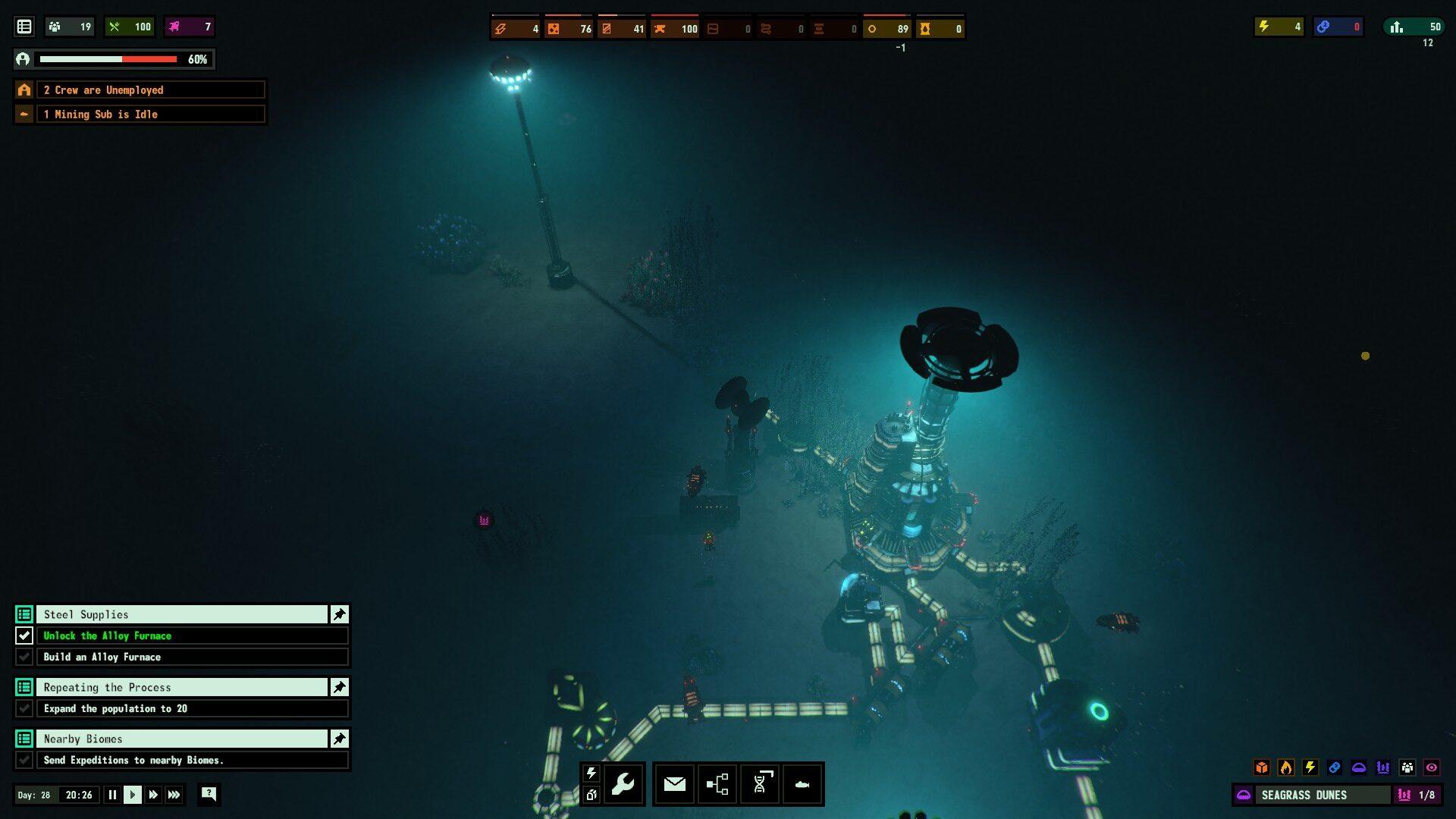Open the envelope messages panel
The width and height of the screenshot is (1456, 819).
(674, 783)
